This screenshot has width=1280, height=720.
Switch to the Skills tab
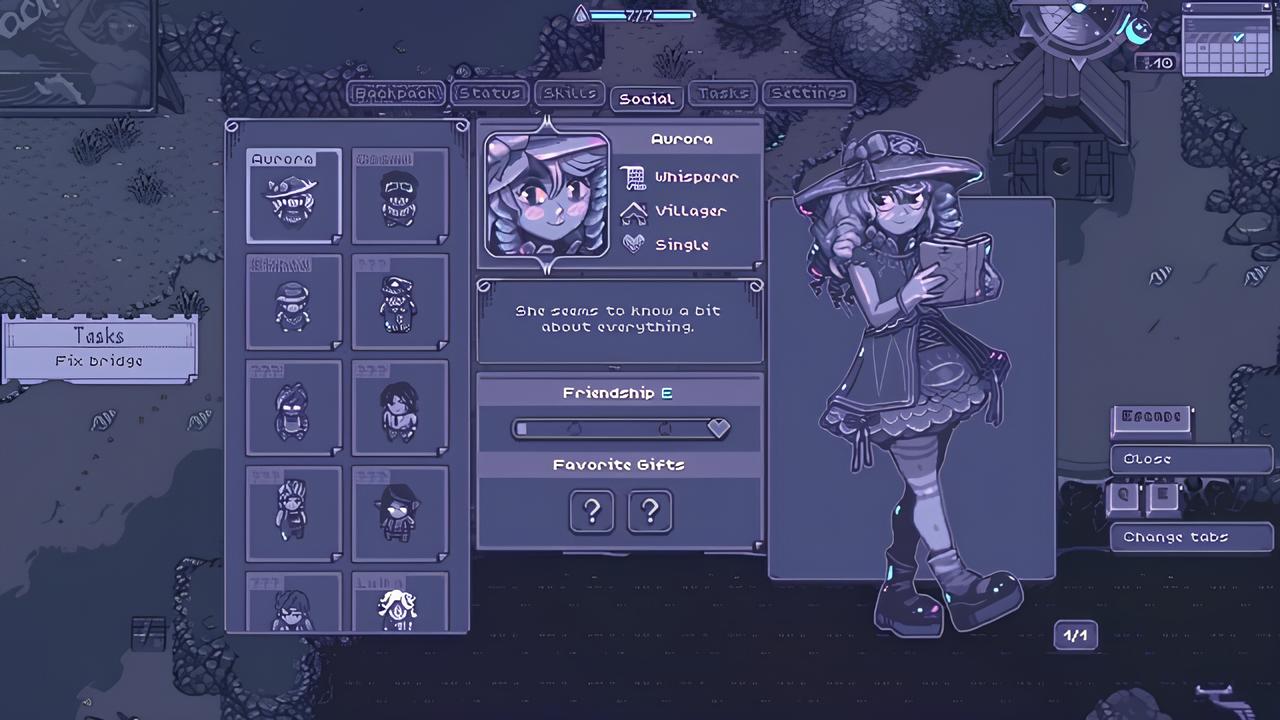pos(569,93)
